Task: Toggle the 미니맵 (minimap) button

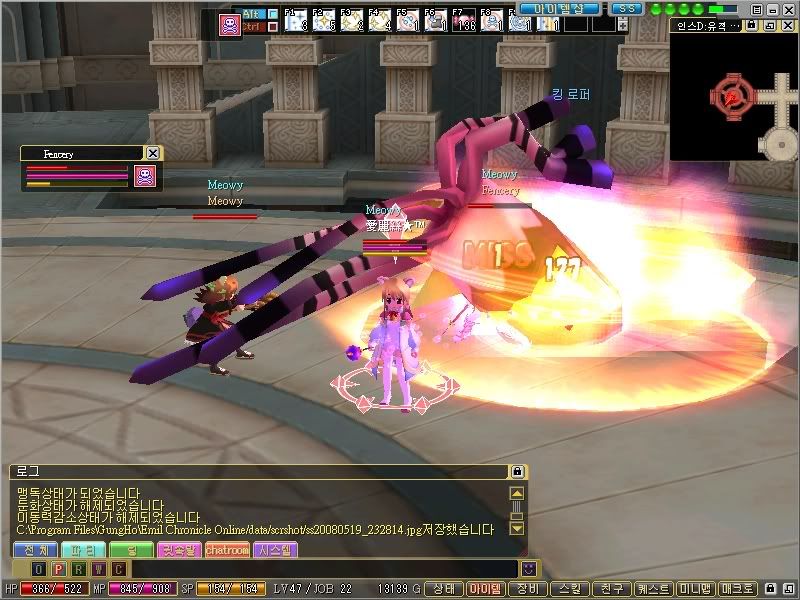Action: pyautogui.click(x=696, y=589)
